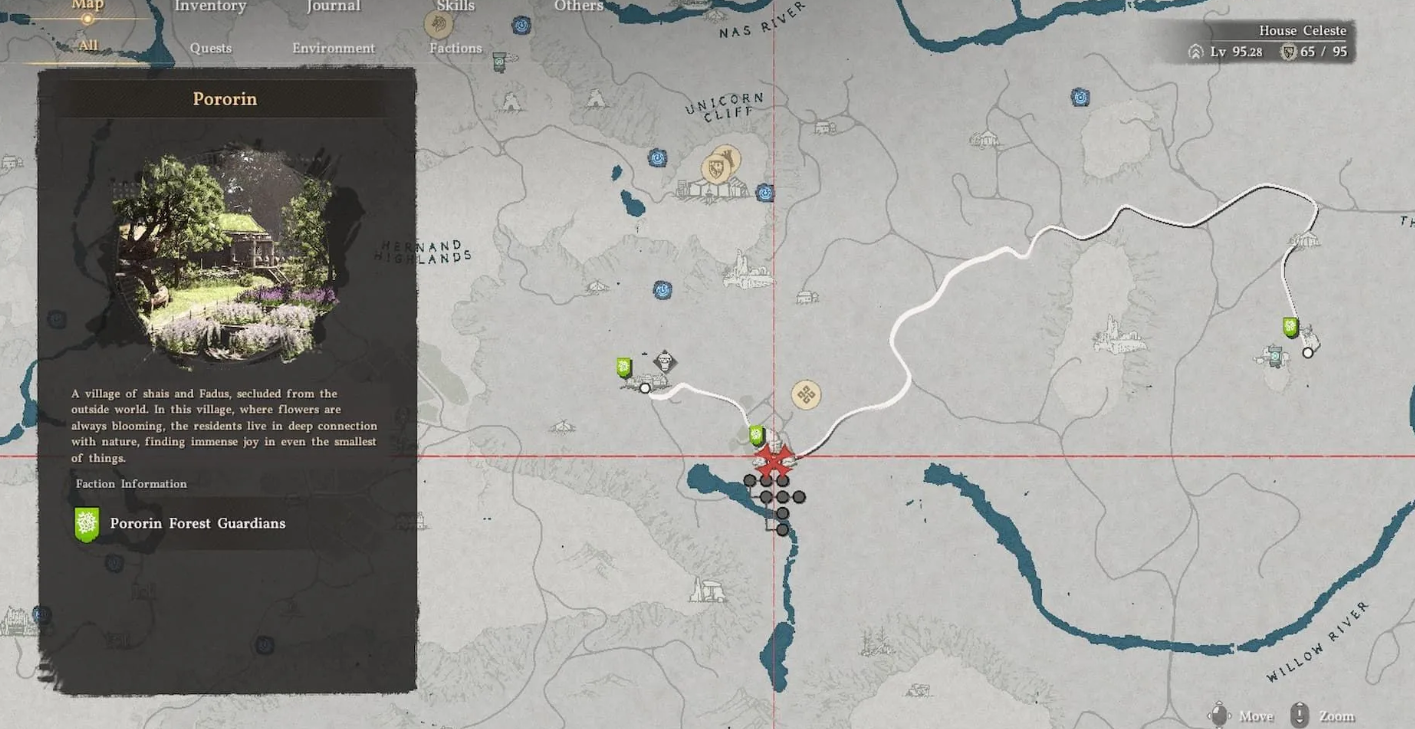Go to the Skills tab
Screen dimensions: 1415x729
455,6
